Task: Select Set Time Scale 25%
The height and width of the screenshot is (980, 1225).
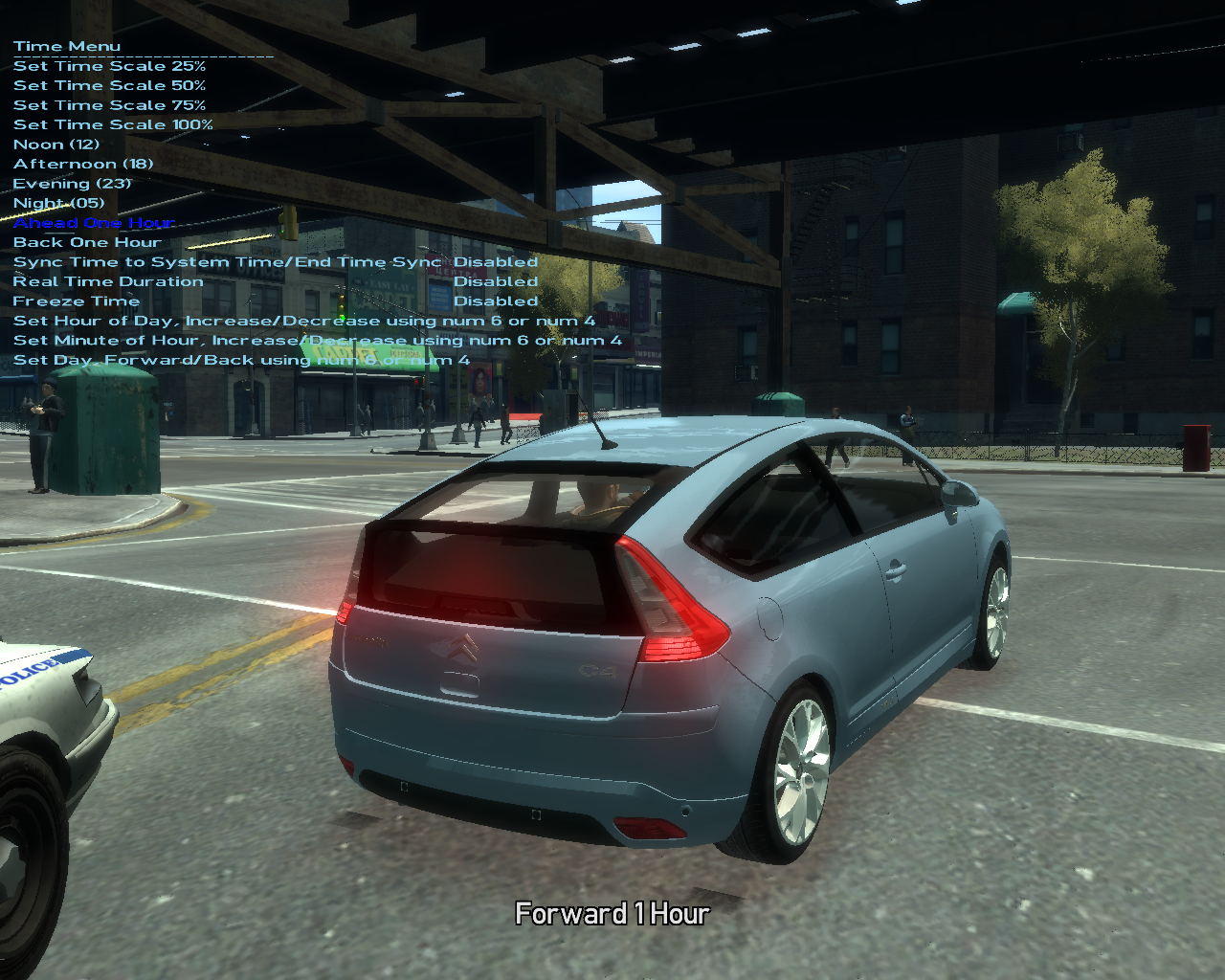Action: coord(109,66)
